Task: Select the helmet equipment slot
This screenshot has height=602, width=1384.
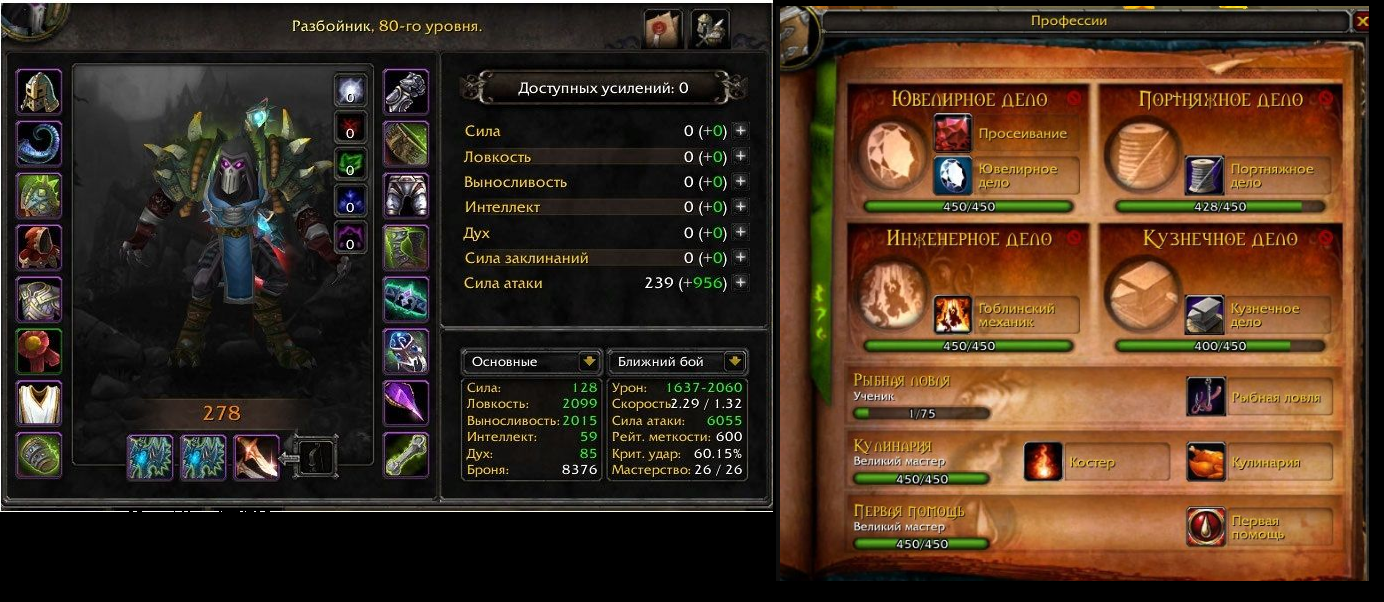Action: pyautogui.click(x=40, y=92)
